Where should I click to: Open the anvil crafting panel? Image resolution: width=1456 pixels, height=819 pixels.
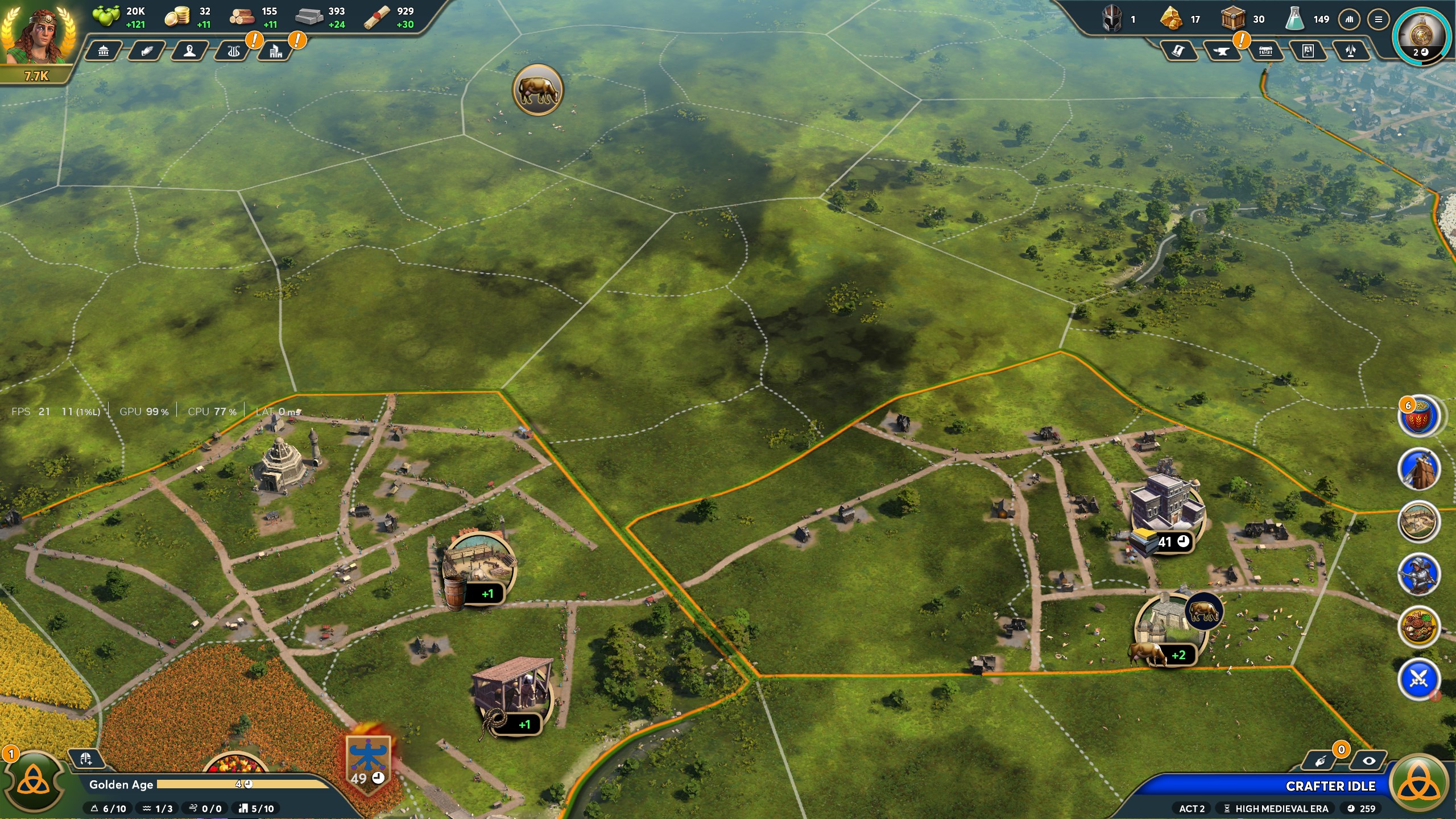(1221, 52)
